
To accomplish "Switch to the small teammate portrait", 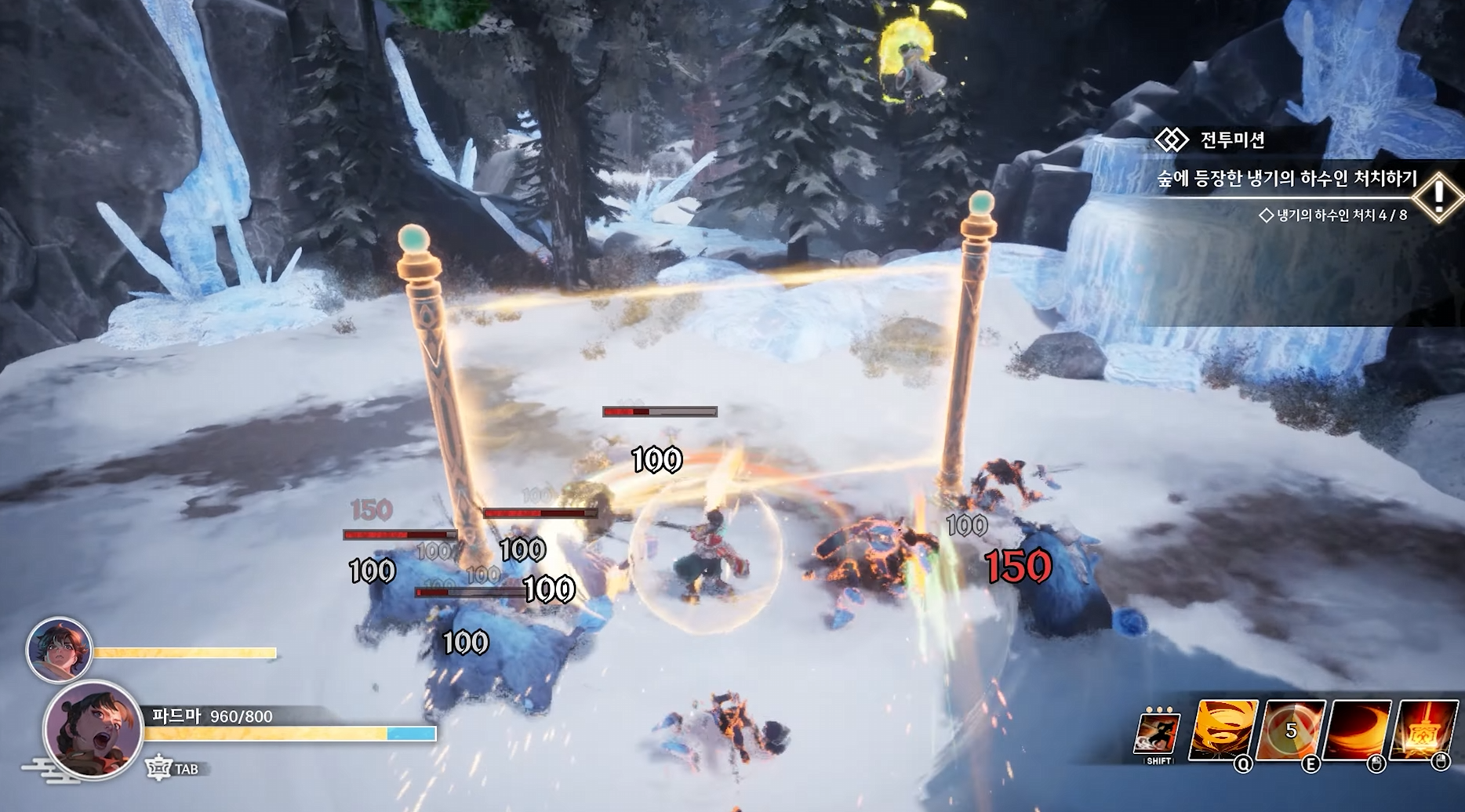I will coord(59,650).
